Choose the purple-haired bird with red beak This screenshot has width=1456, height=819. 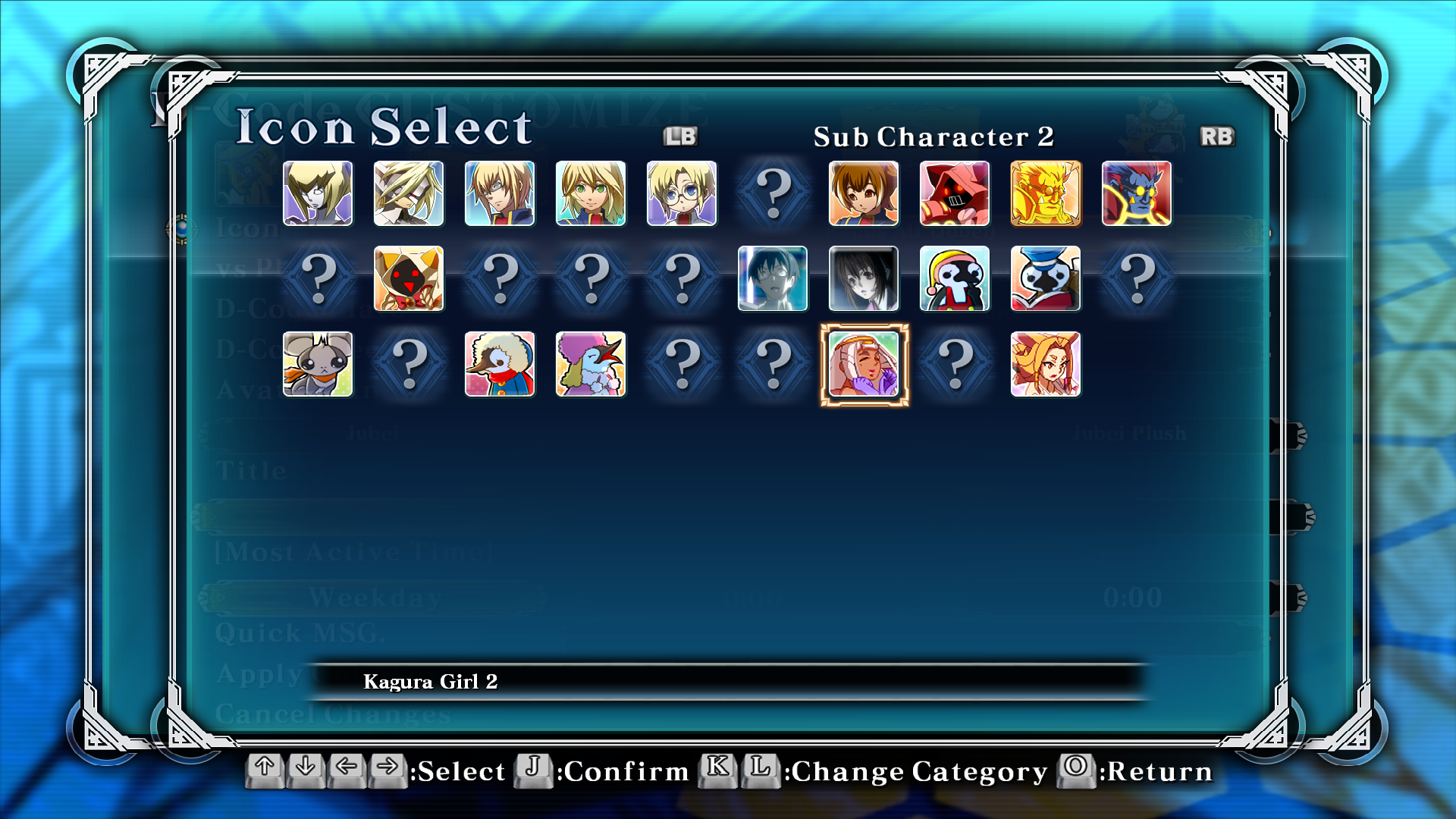pos(591,364)
